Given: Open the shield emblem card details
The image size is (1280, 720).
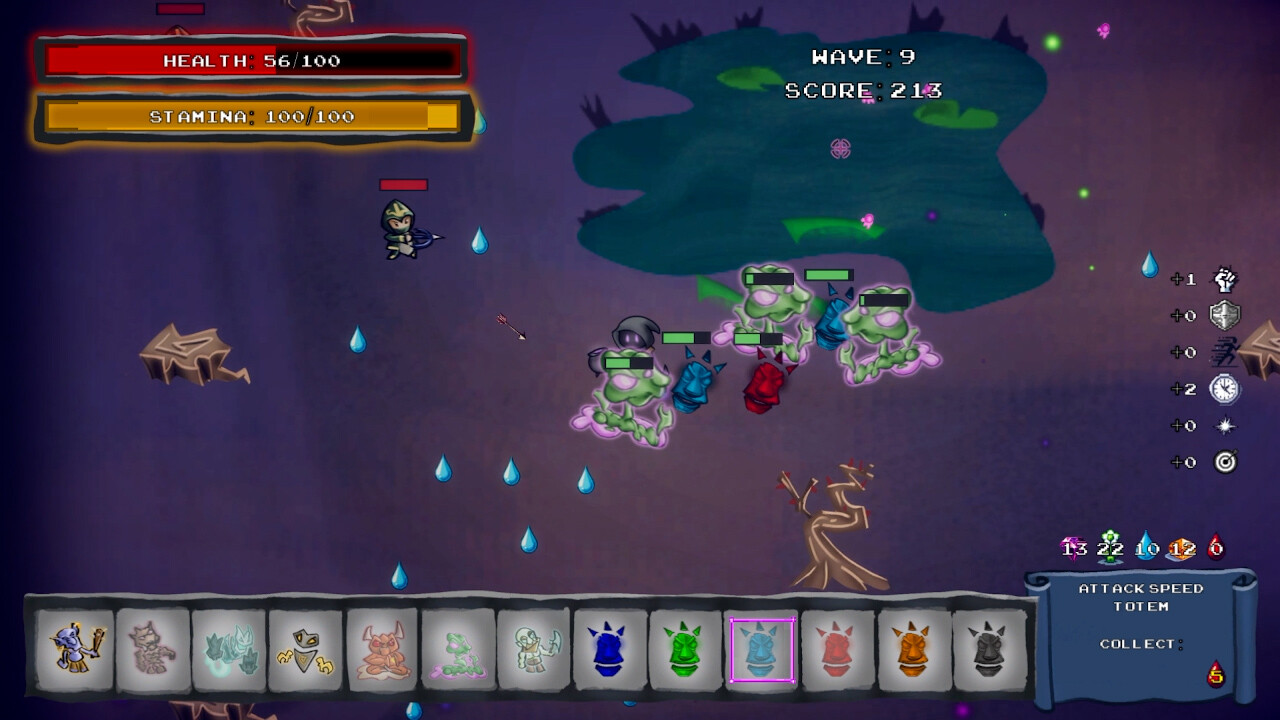Looking at the screenshot, I should point(304,648).
